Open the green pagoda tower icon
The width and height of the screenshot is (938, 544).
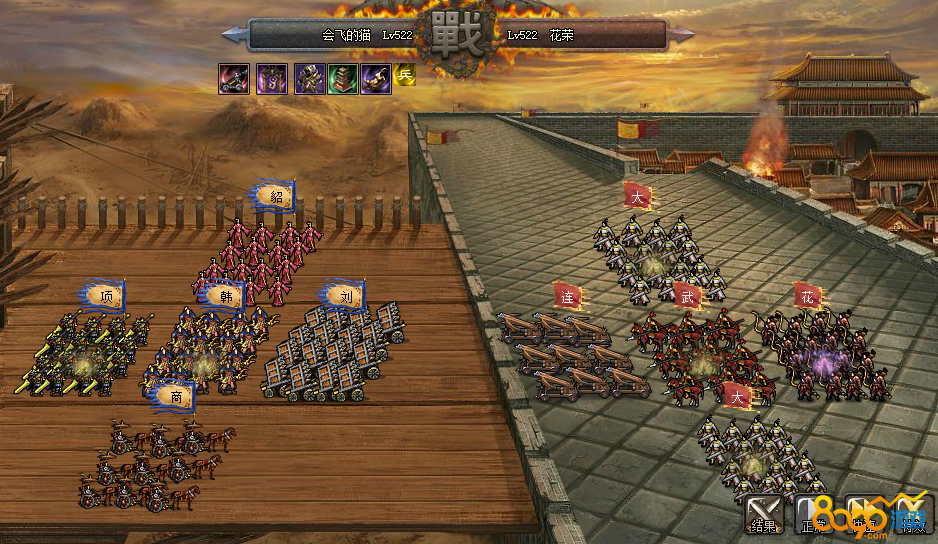click(342, 78)
